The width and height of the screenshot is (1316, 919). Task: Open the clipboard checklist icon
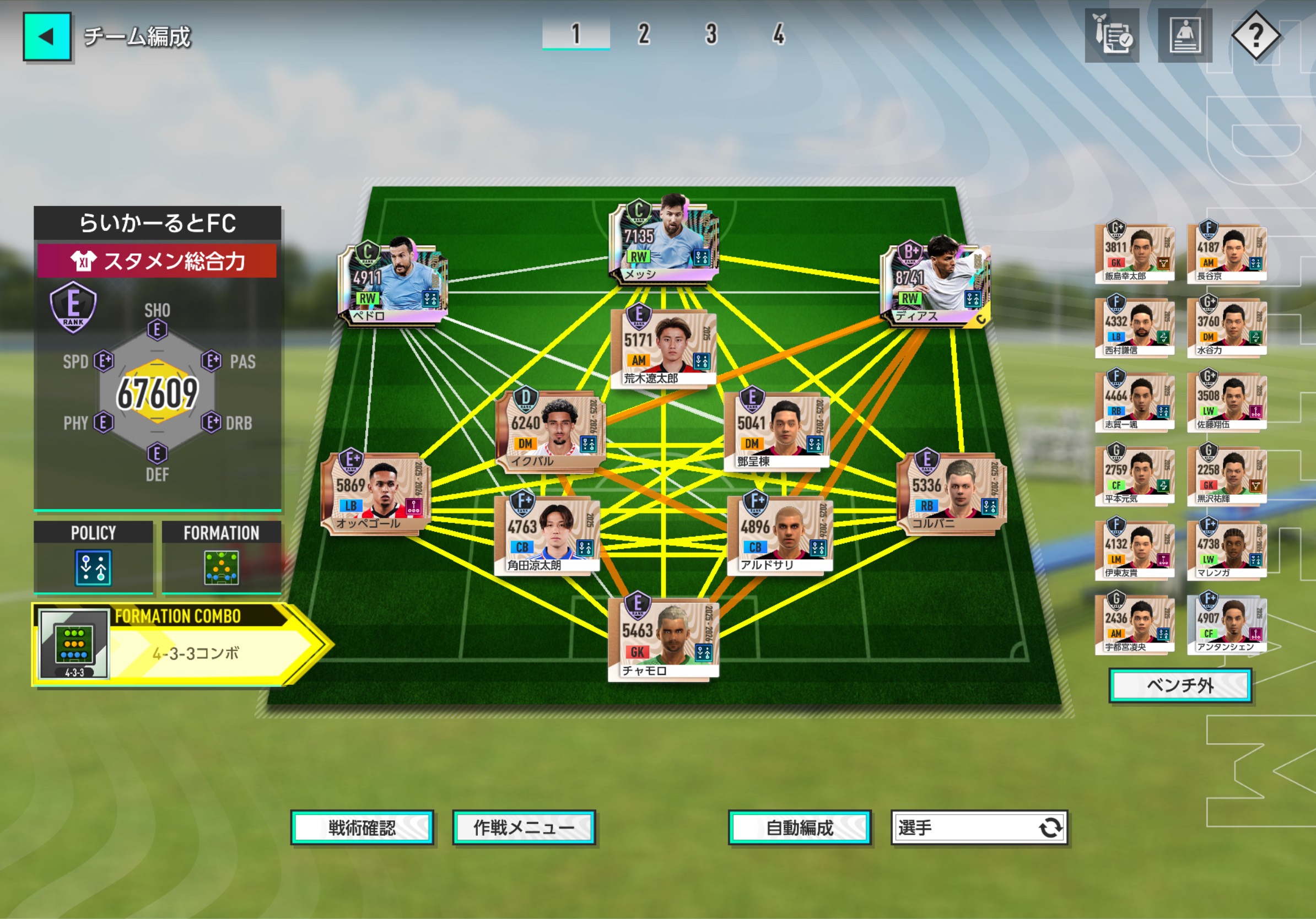coord(1112,35)
